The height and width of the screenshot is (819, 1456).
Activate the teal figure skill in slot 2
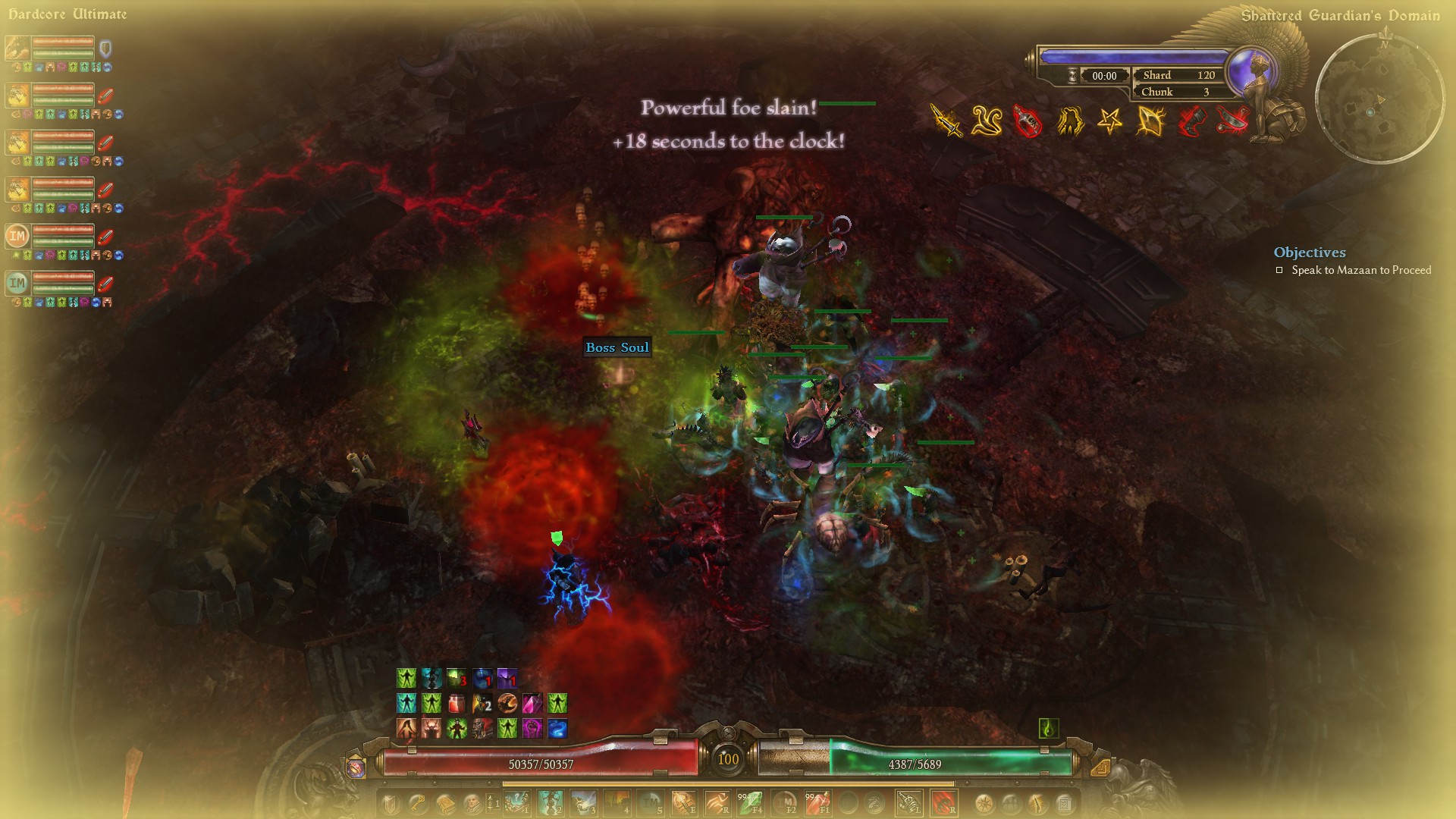click(x=551, y=802)
